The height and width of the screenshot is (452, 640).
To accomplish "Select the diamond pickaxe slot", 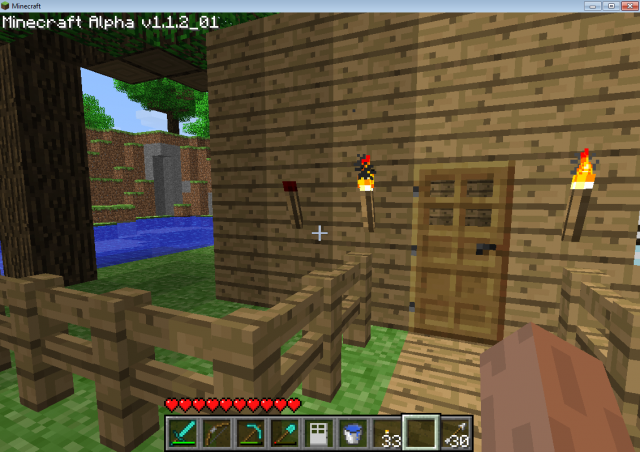I will coord(250,432).
